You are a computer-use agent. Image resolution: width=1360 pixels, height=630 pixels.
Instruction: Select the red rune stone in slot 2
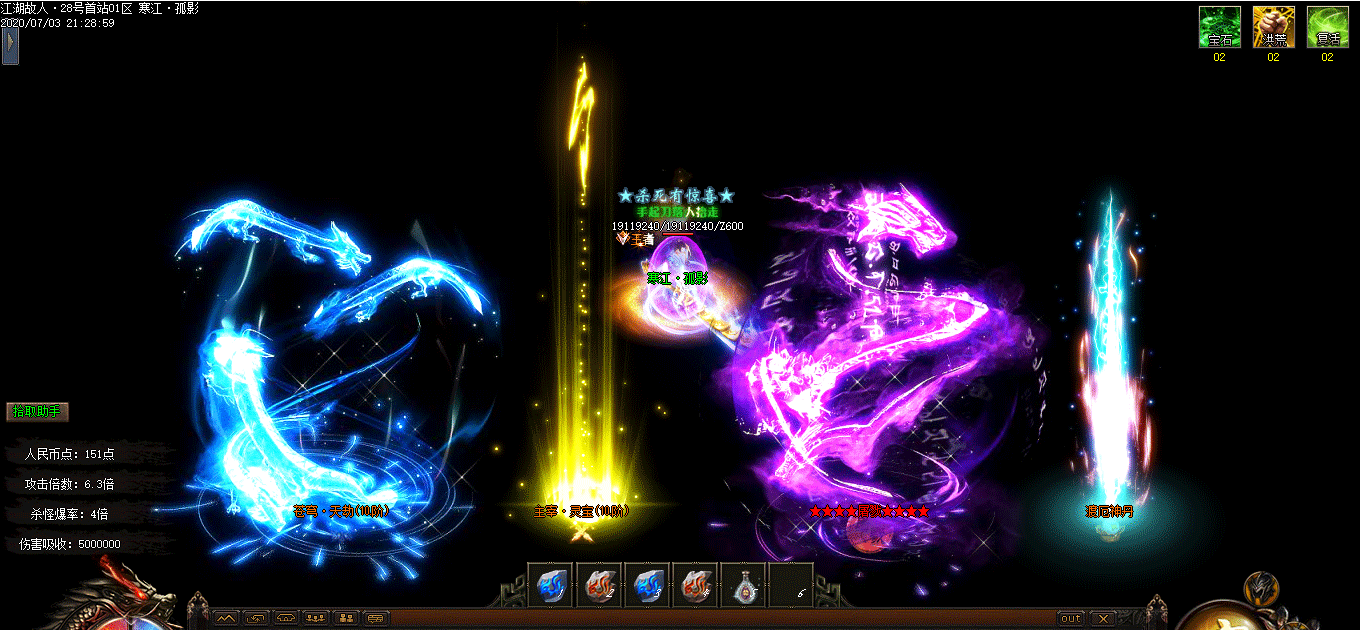599,585
